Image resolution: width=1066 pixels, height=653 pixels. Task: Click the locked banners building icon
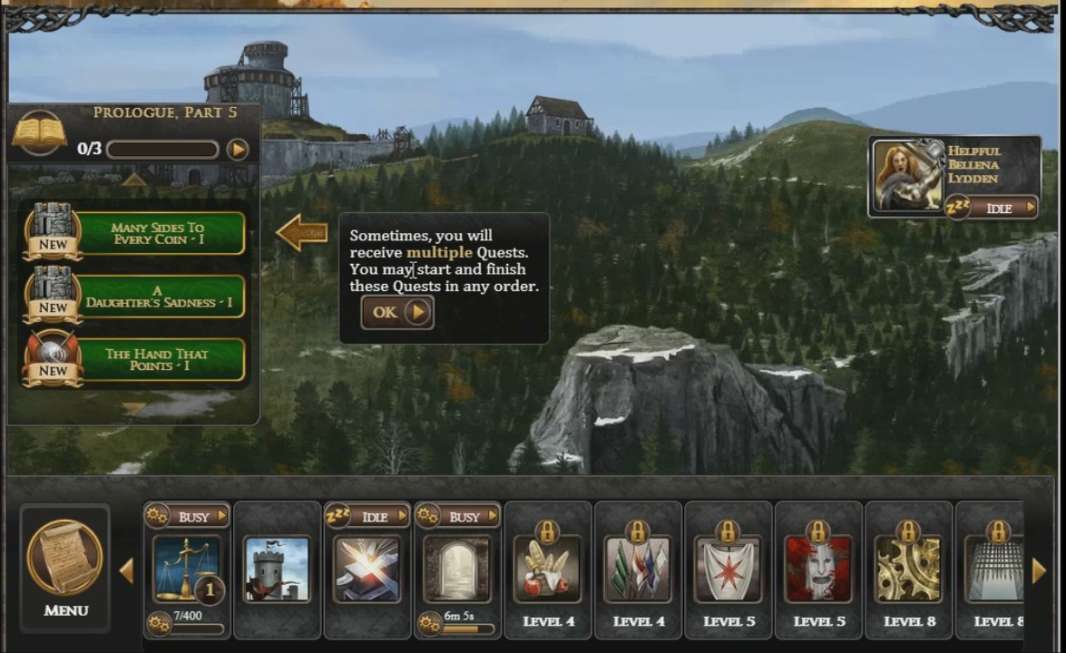click(637, 569)
